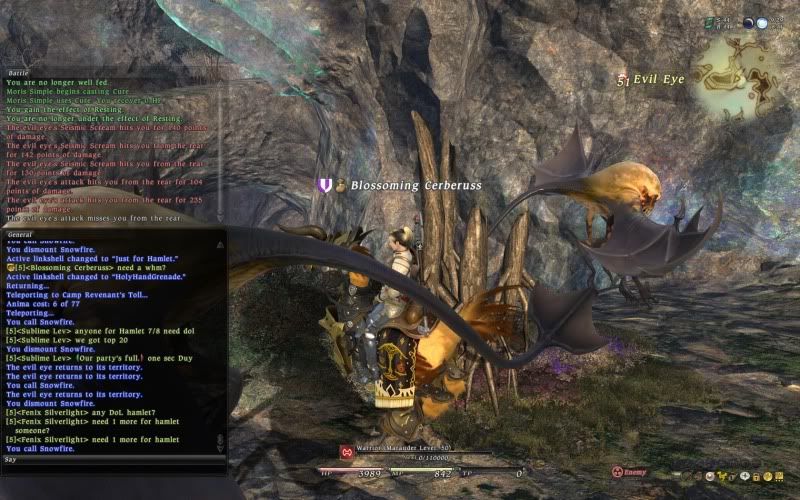
Task: Click the green linkshell icon near the minimap
Action: pos(707,21)
